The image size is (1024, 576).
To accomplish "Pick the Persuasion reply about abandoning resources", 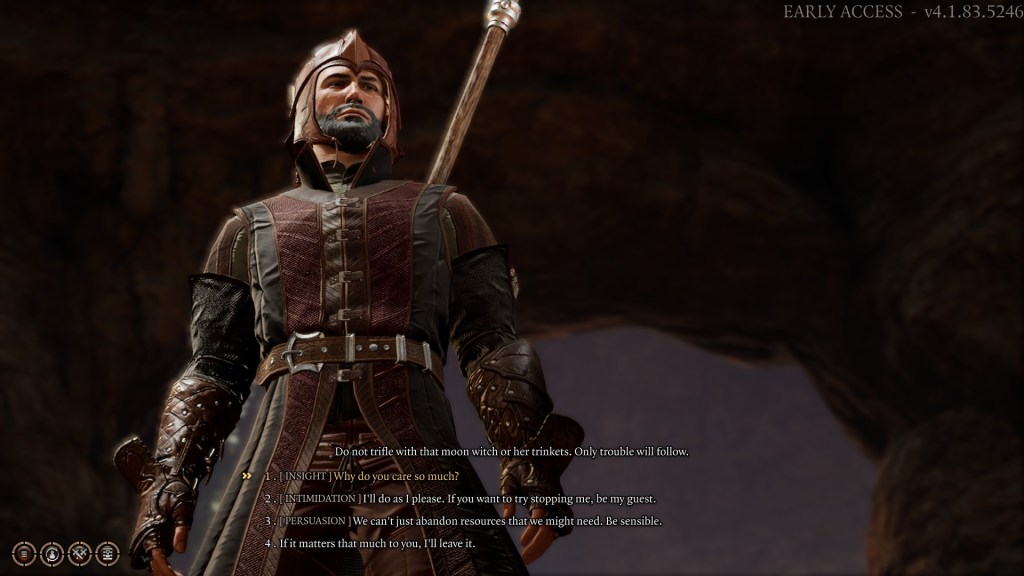I will click(471, 521).
